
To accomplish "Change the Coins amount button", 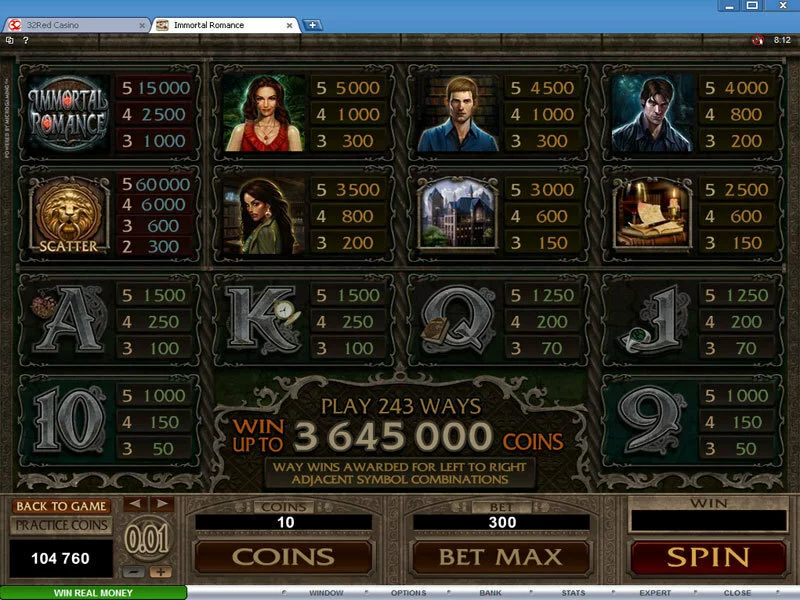I will [283, 556].
